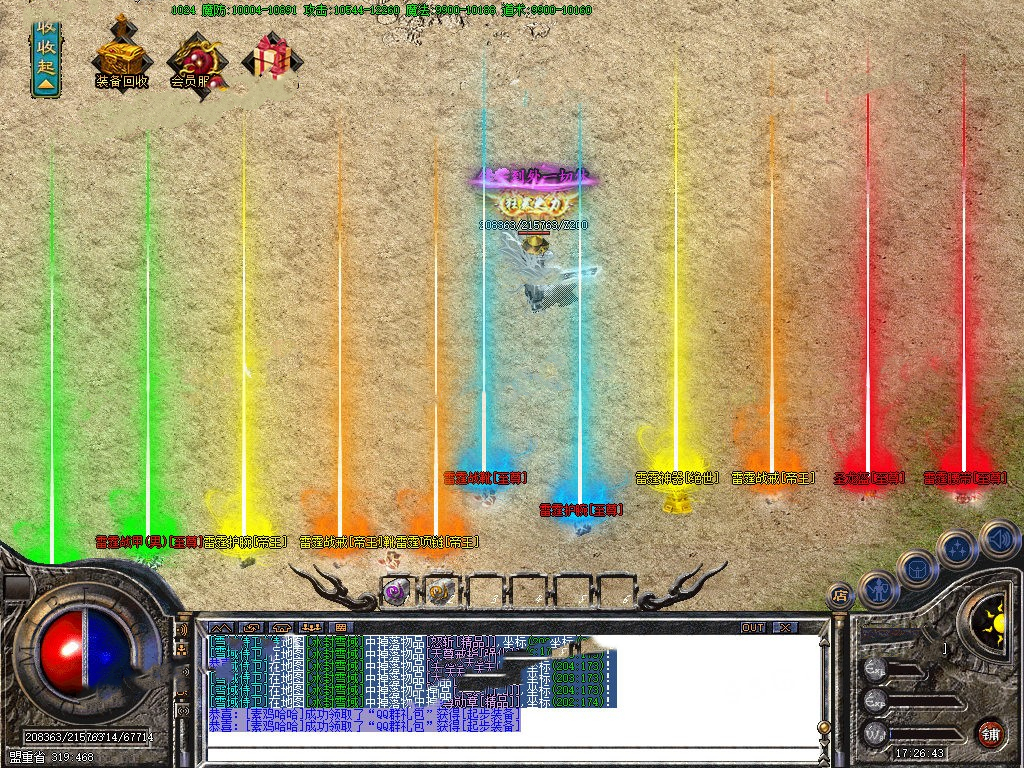Use the purple swirl item in belt slot

click(x=396, y=591)
